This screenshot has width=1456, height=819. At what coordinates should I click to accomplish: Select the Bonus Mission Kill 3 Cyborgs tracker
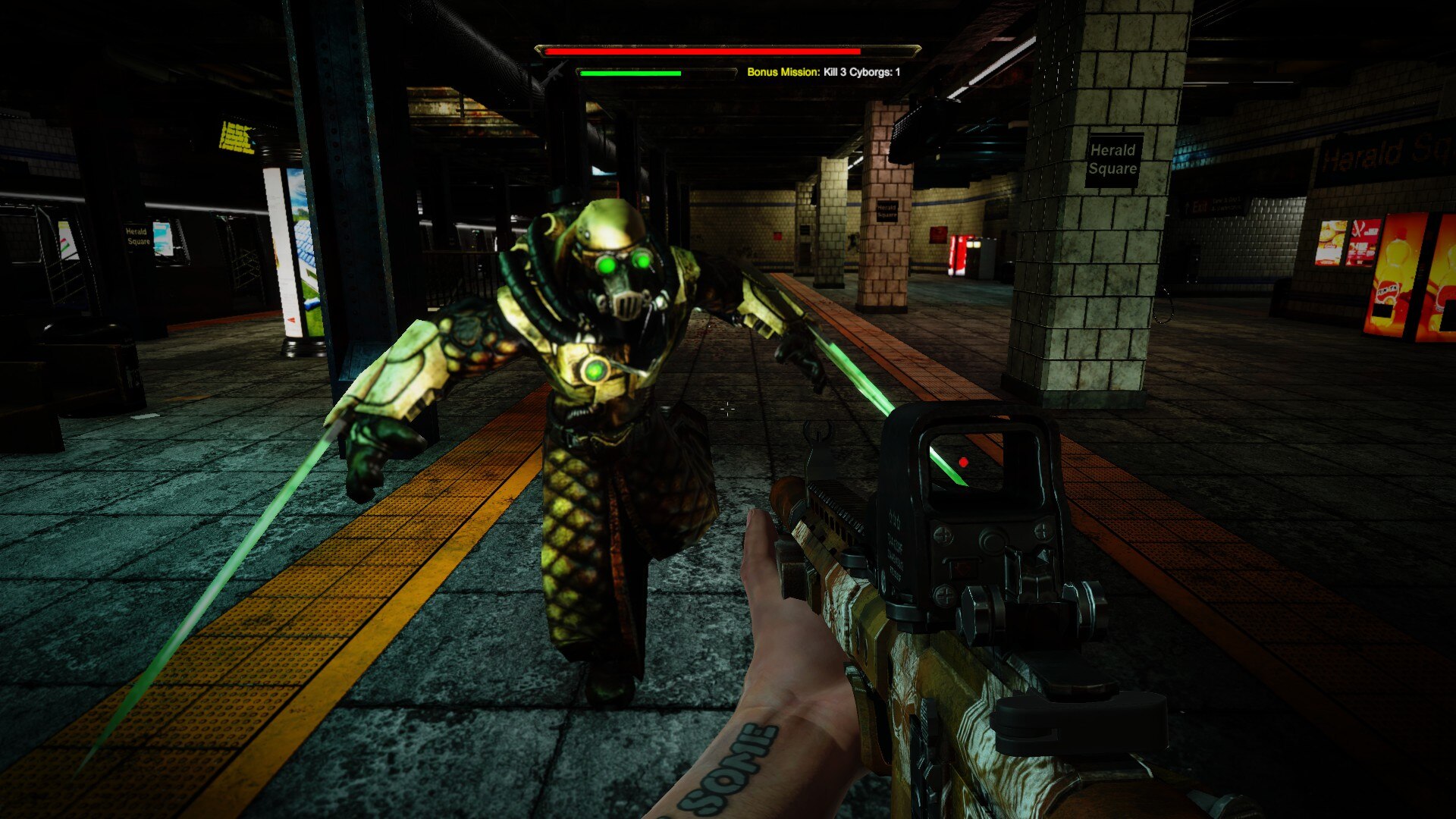(824, 72)
